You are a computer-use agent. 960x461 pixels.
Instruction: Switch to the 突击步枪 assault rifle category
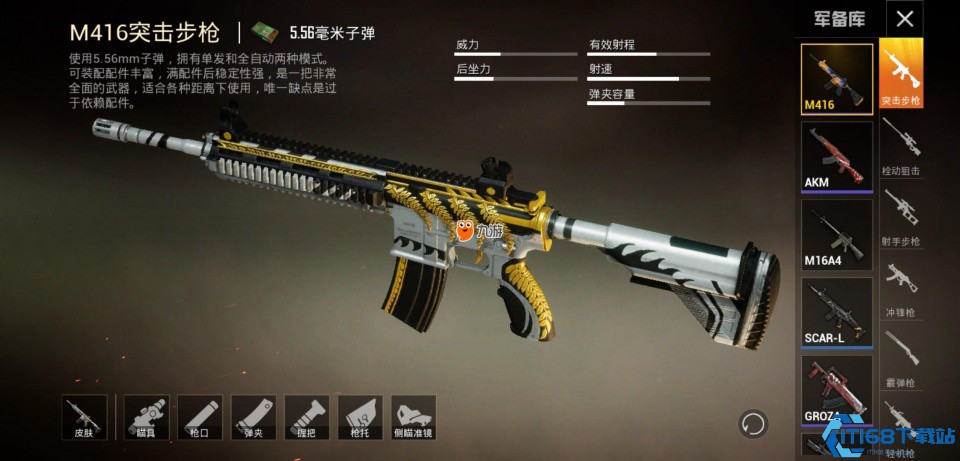tap(901, 73)
